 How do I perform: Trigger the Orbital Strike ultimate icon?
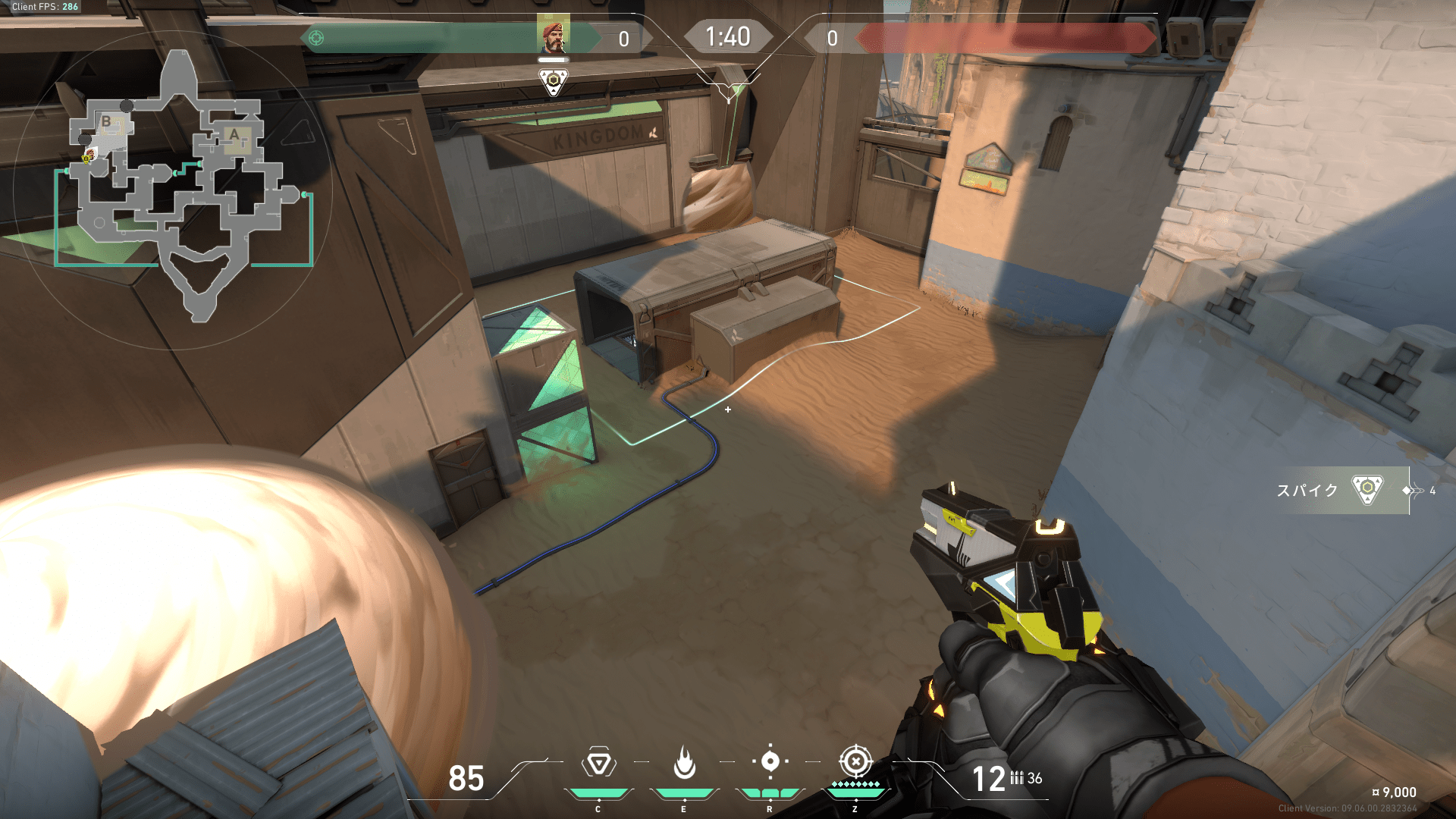[x=855, y=761]
